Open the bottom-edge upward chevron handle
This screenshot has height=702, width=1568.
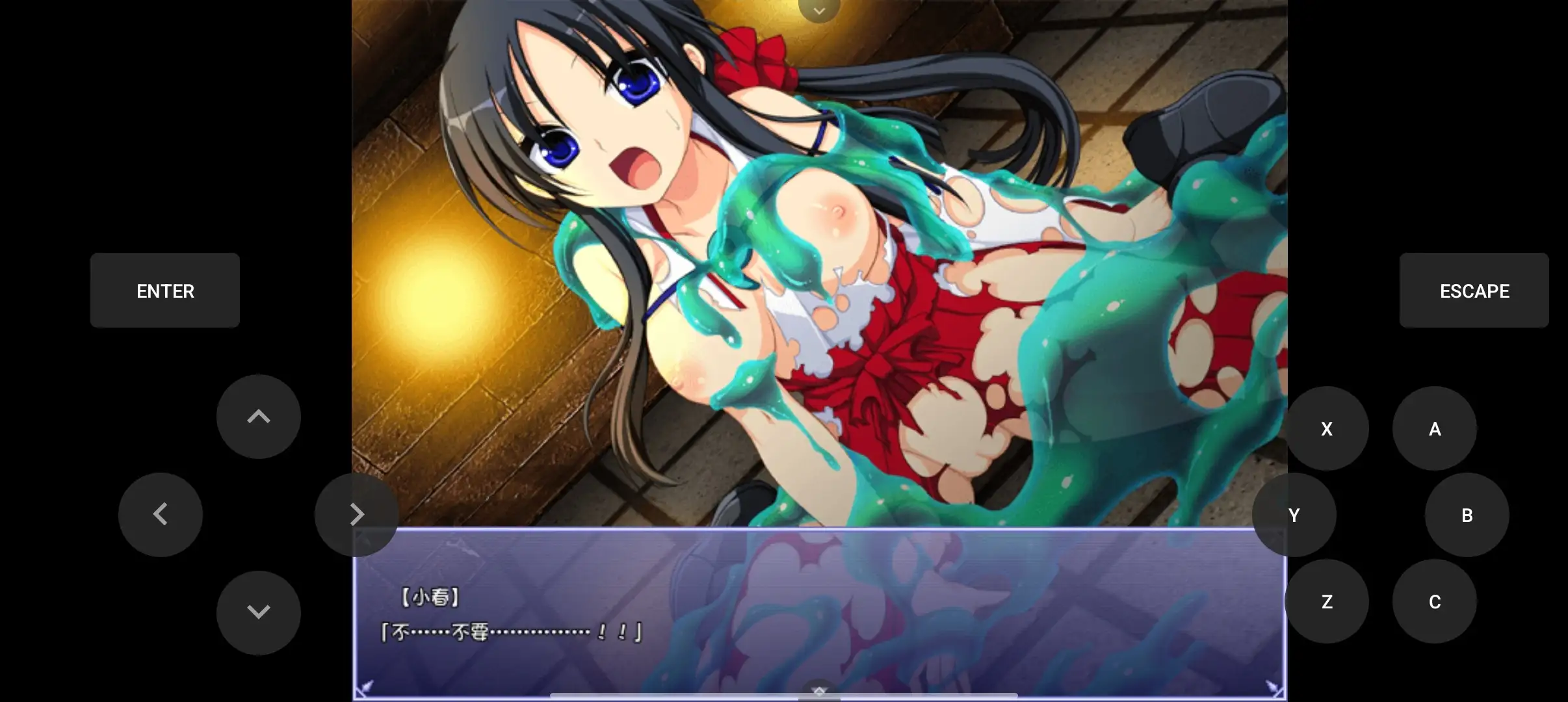tap(819, 692)
